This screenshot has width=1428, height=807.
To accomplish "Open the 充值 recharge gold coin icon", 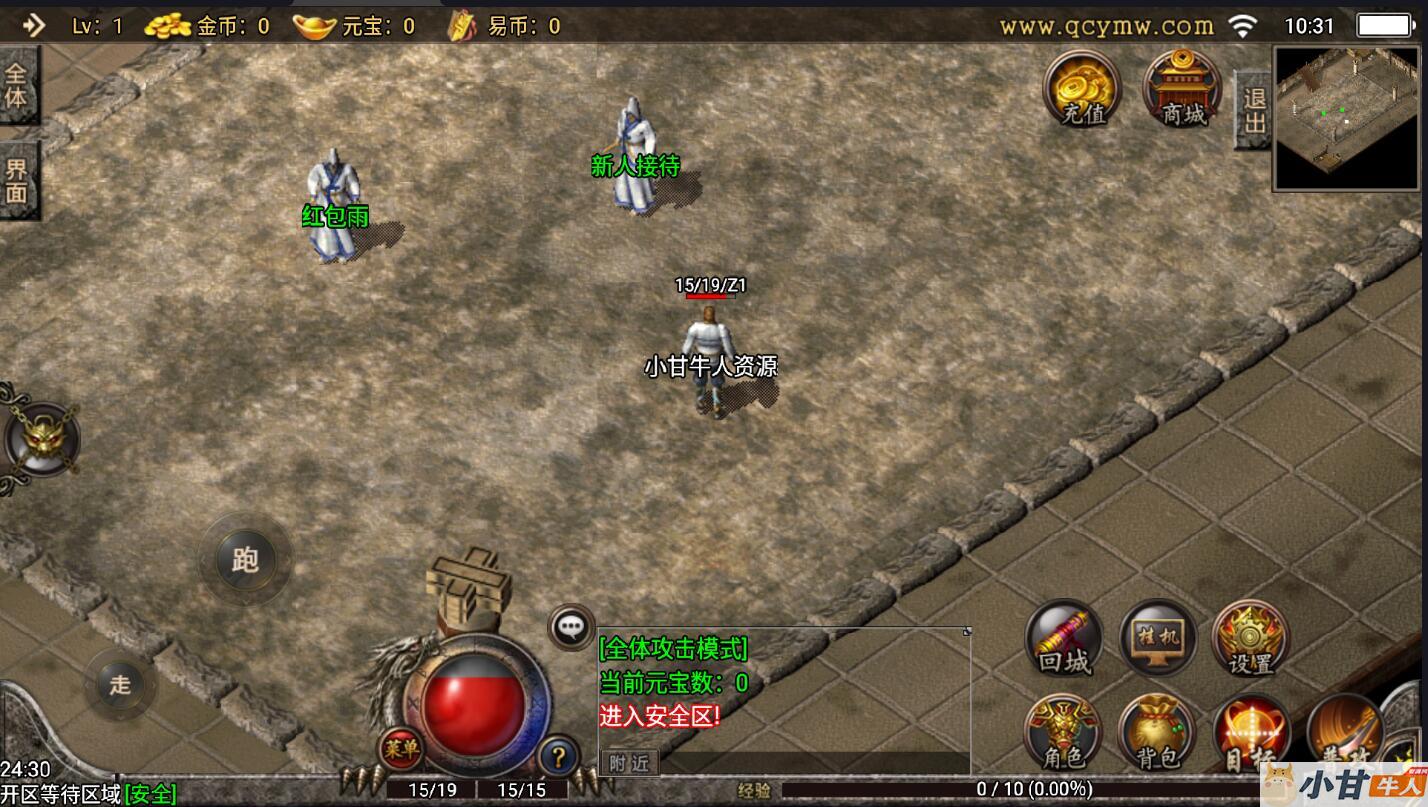I will tap(1082, 88).
